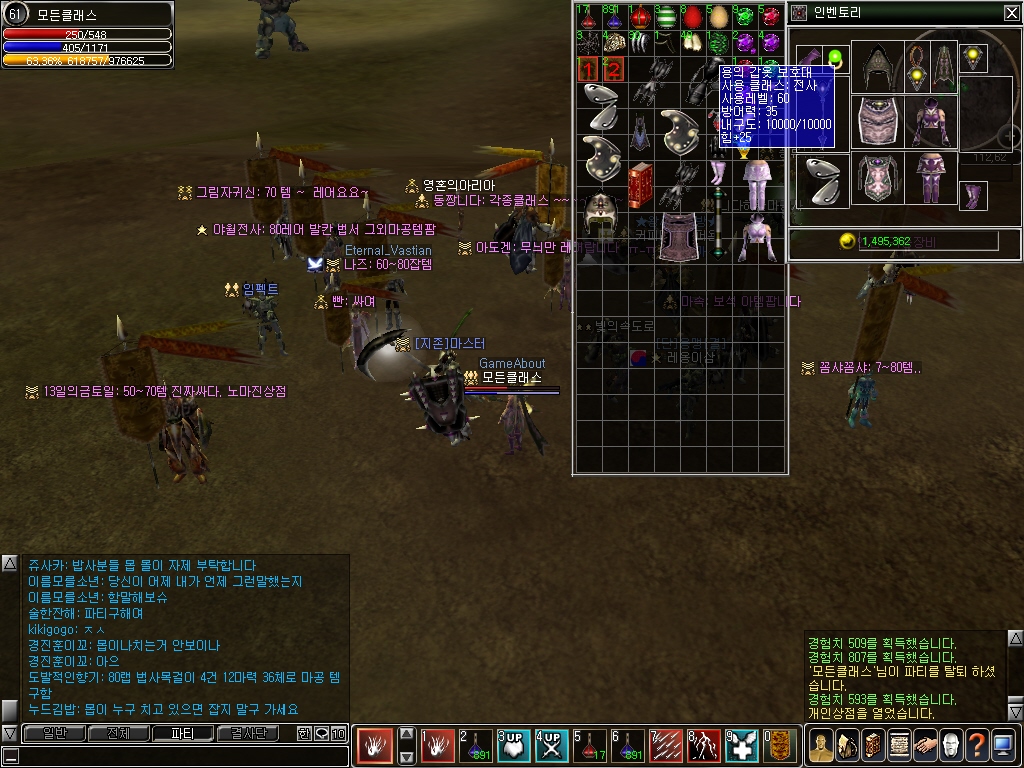Open the monitor system menu icon
1024x768 pixels.
pyautogui.click(x=1002, y=746)
